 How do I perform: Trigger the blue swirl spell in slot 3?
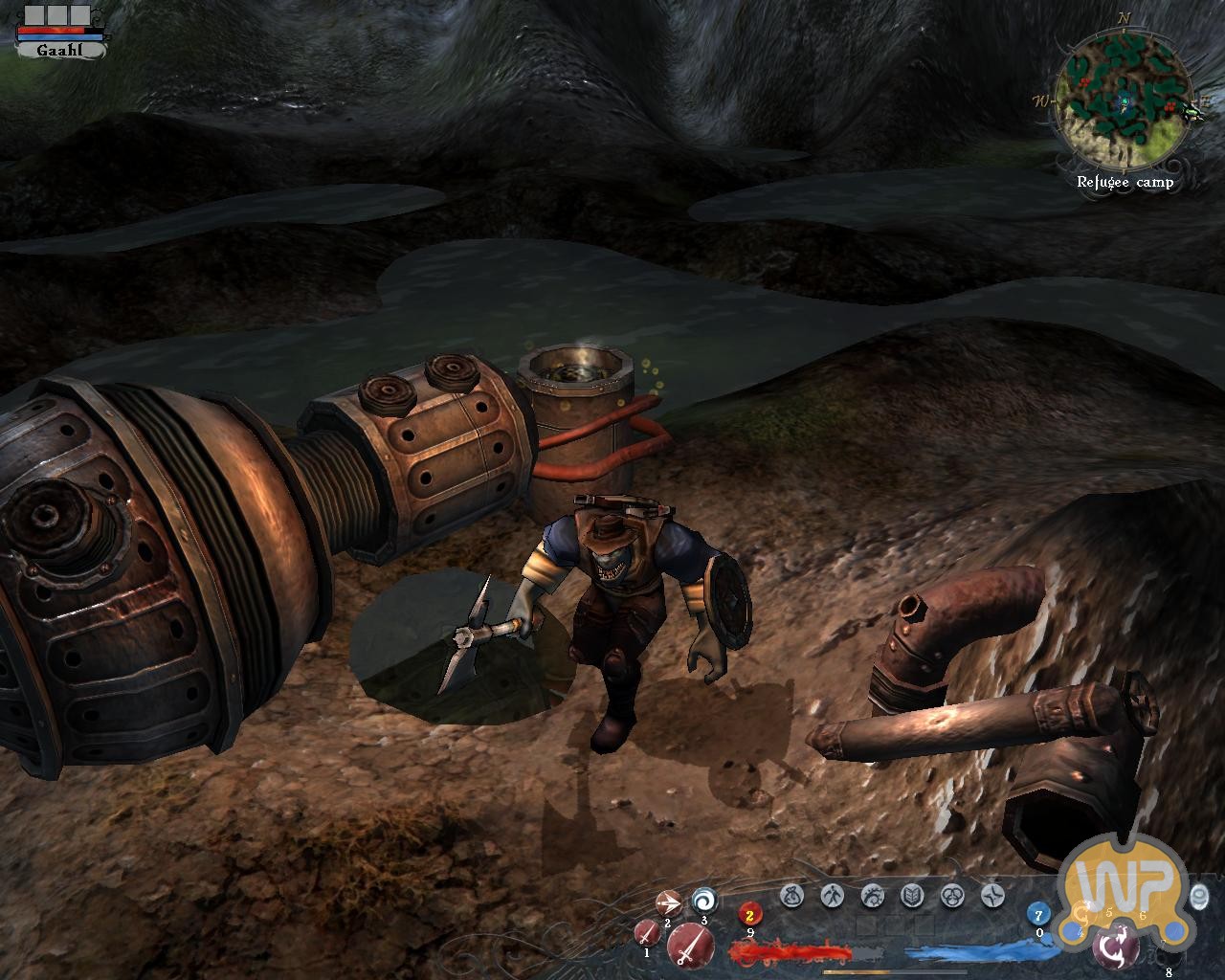click(x=704, y=901)
